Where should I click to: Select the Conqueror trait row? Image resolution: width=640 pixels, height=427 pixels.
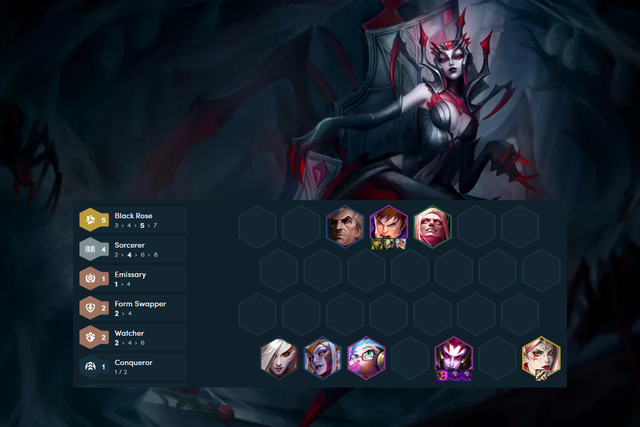coord(132,367)
